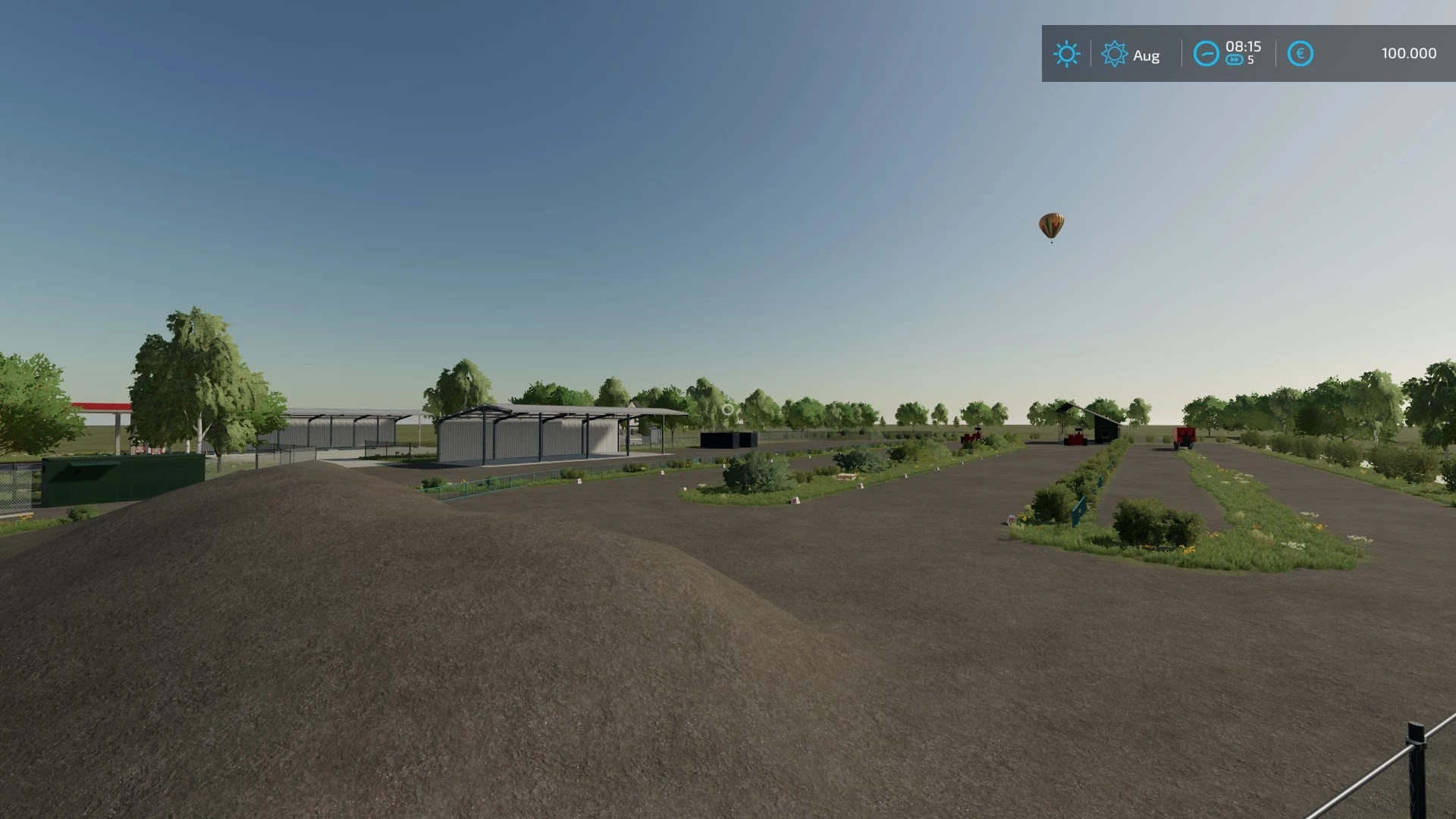Click the black container near the shed

[x=728, y=438]
